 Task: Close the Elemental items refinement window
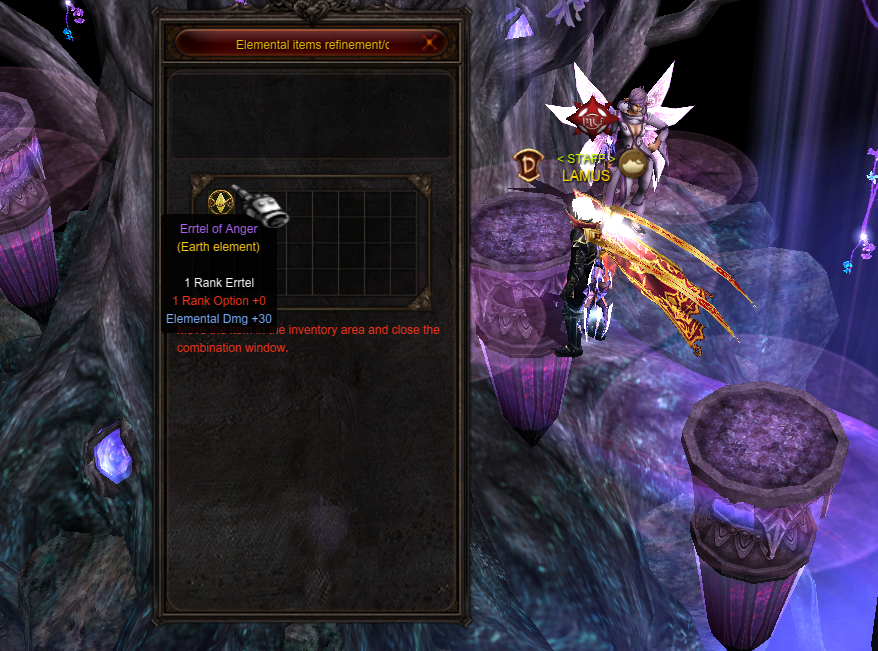(430, 43)
